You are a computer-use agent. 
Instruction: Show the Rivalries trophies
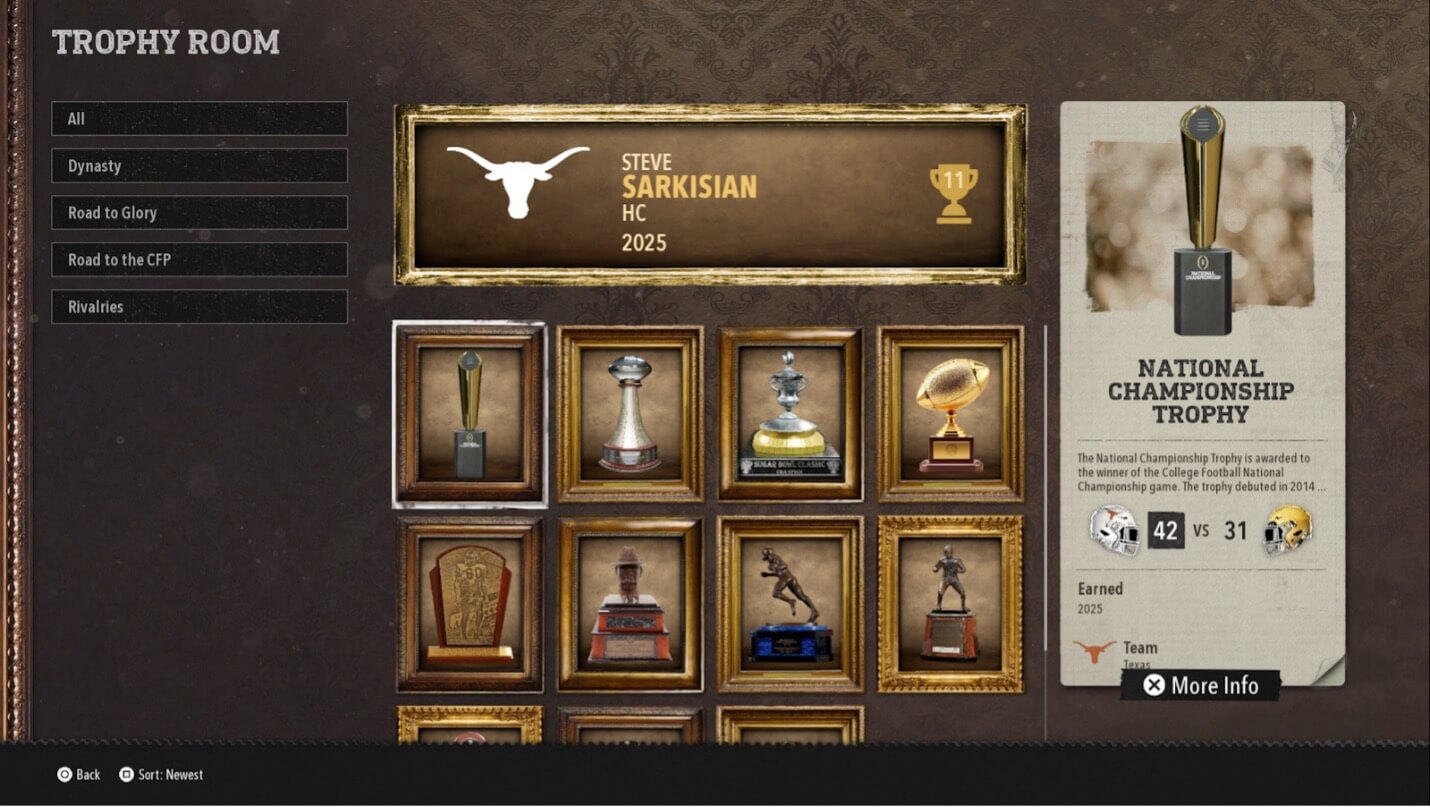tap(199, 307)
